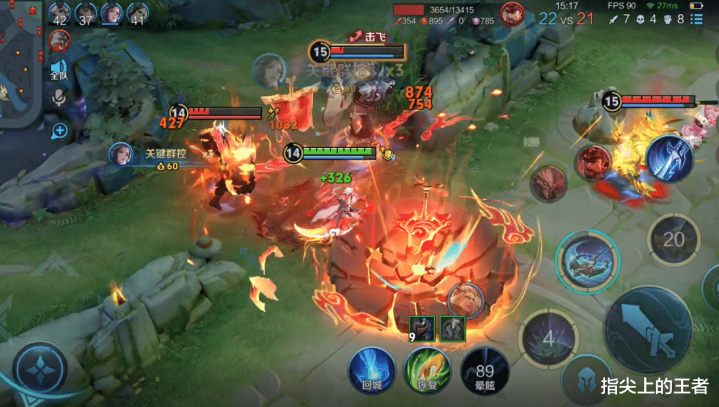Select the skill showing cooldown 20
Image resolution: width=719 pixels, height=407 pixels.
674,239
